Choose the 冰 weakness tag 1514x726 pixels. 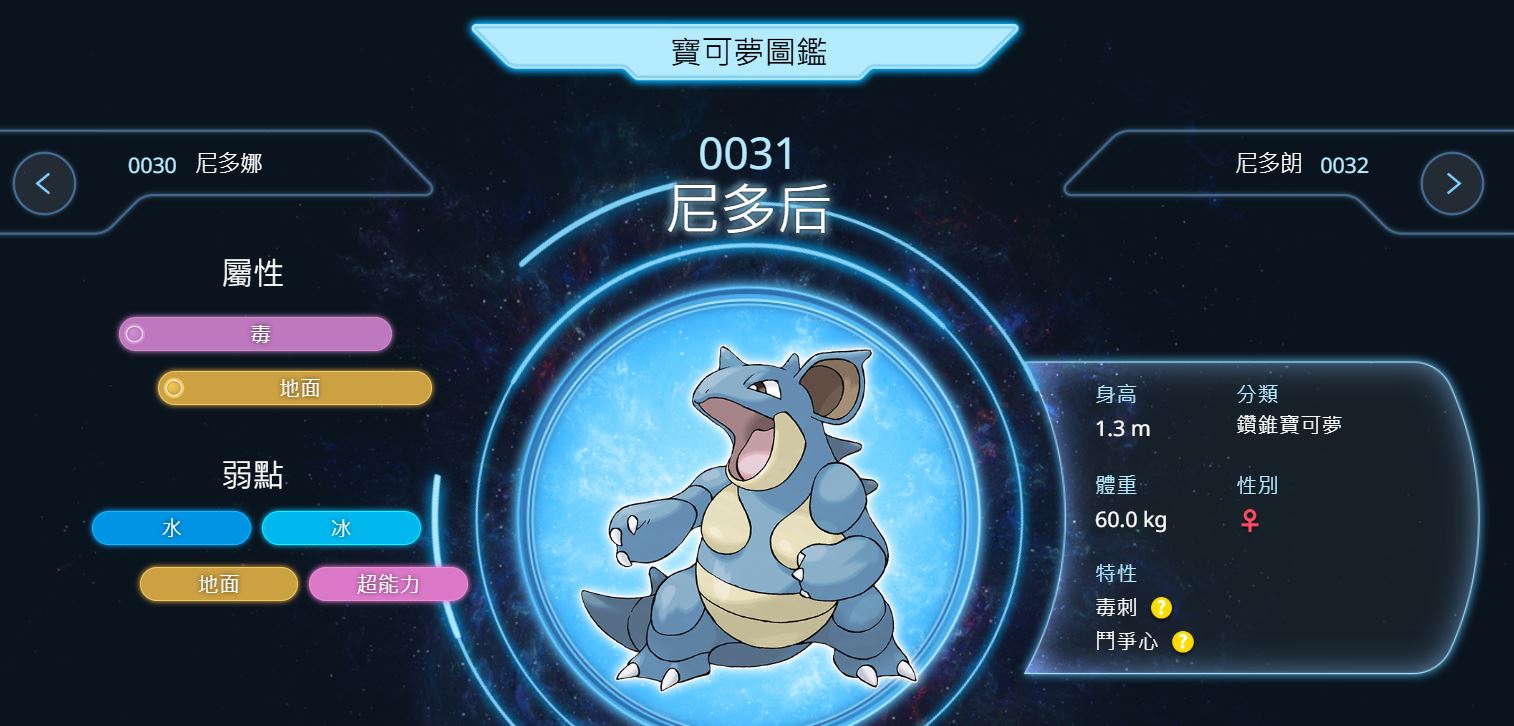click(341, 528)
